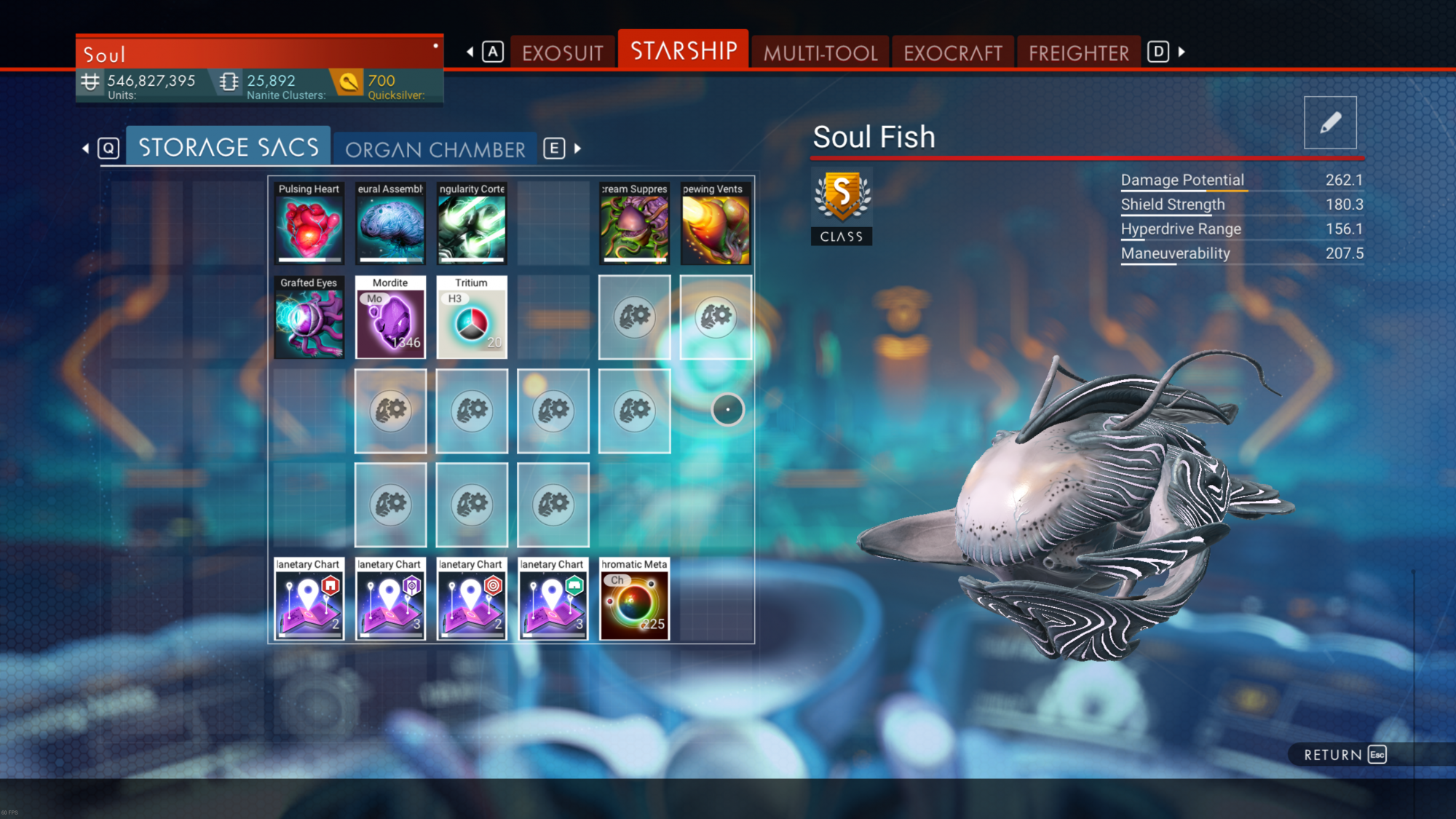
Task: Select the Planetary Chart with purple badge
Action: point(390,598)
